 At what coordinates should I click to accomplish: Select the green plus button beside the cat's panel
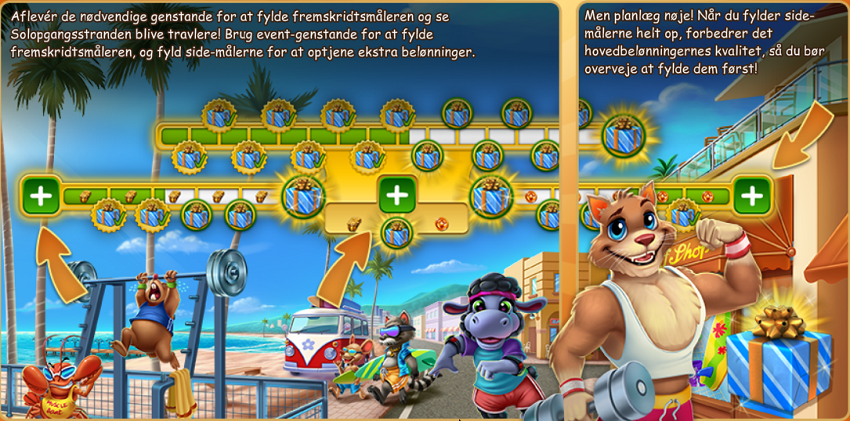coord(752,194)
